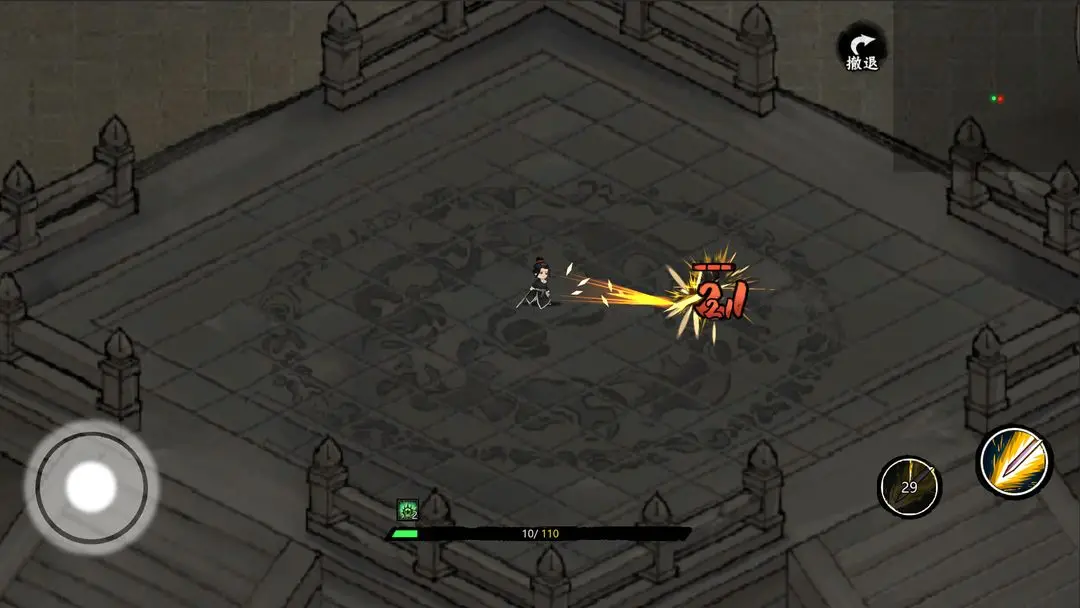Viewport: 1080px width, 608px height.
Task: Tap the virtual joystick knob
Action: (x=91, y=487)
